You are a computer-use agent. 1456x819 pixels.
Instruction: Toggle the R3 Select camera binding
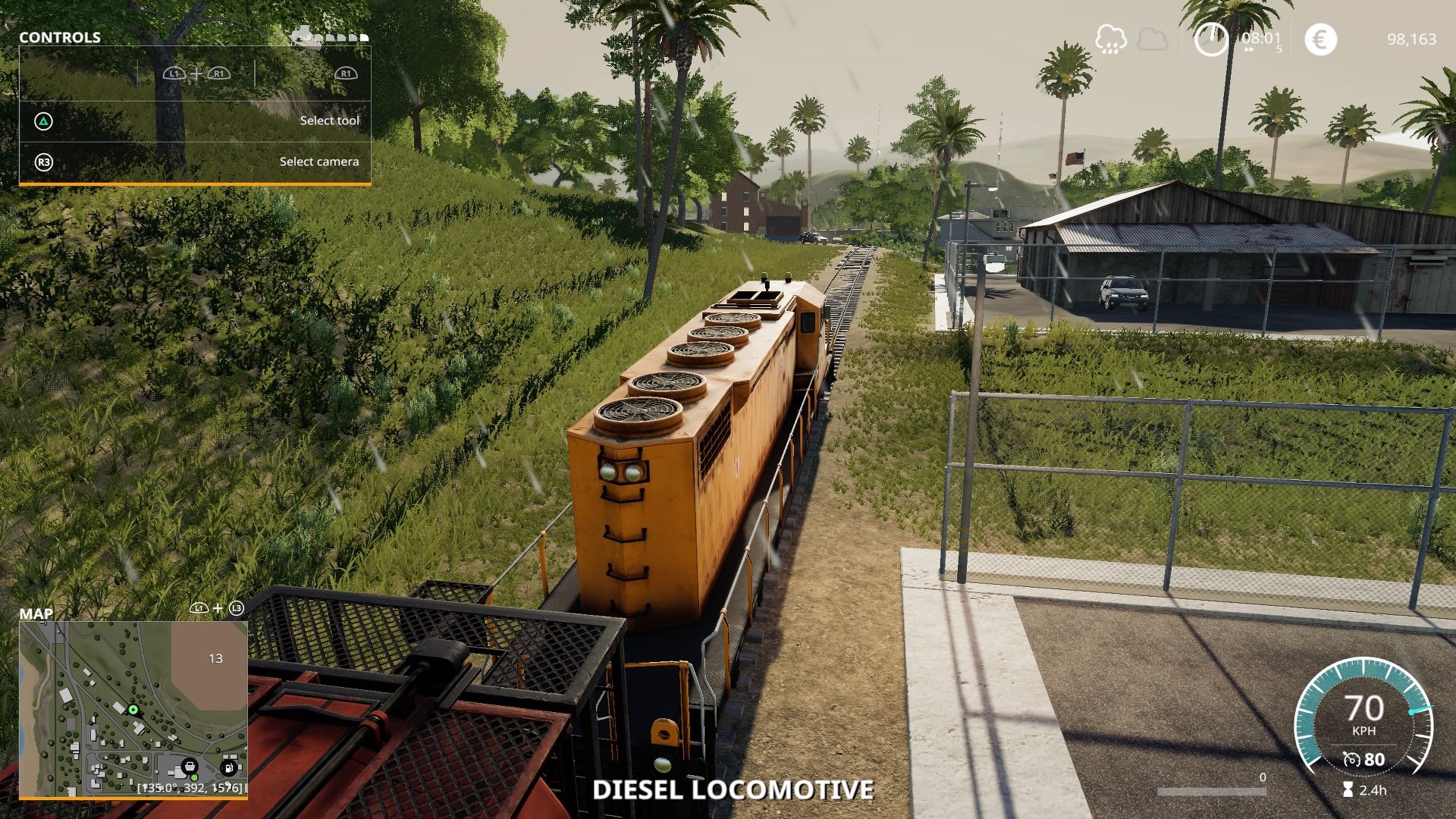[x=45, y=162]
